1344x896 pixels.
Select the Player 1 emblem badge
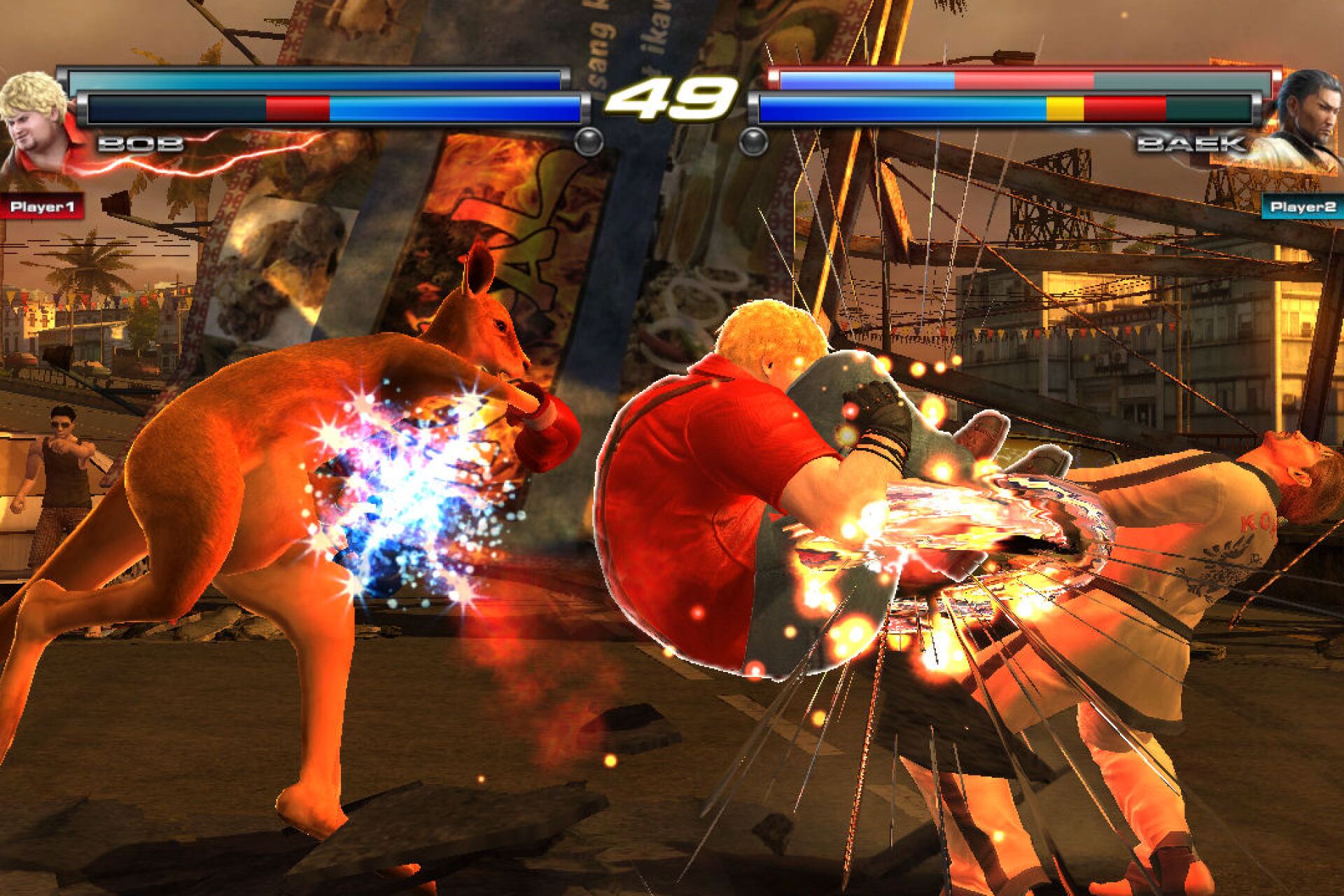coord(43,204)
